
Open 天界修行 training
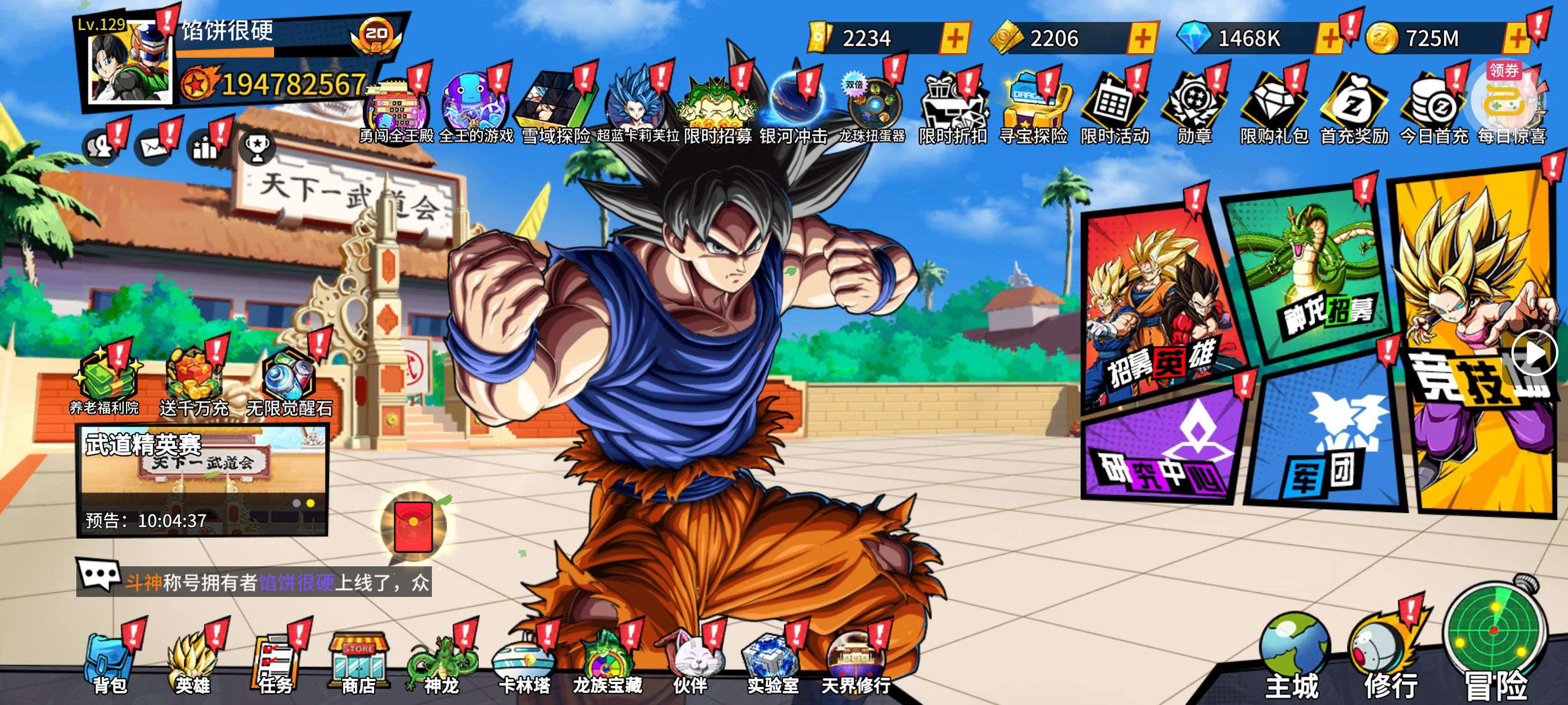click(x=855, y=664)
